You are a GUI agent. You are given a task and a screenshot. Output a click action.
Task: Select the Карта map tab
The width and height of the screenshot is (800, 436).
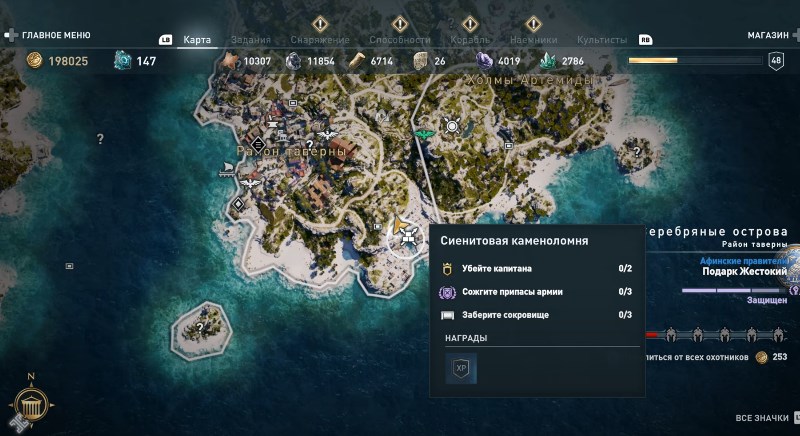197,40
